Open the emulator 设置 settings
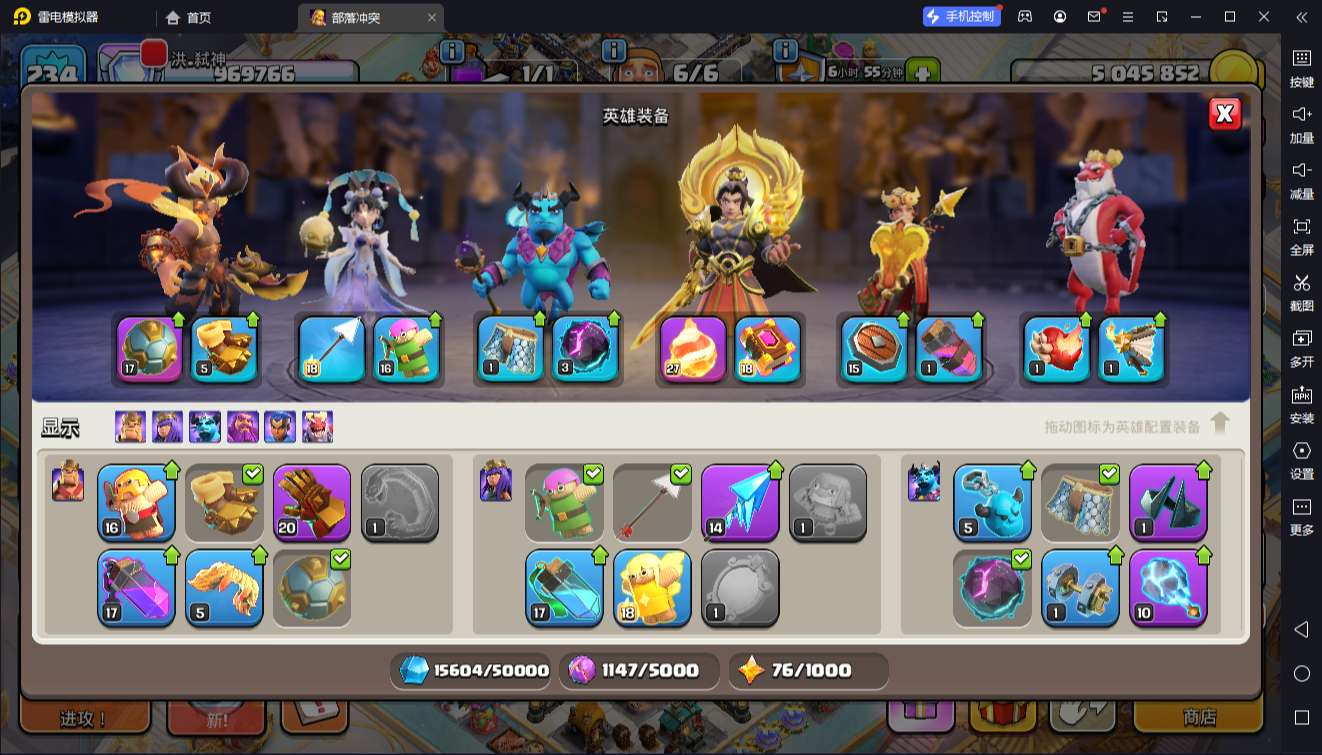The image size is (1322, 755). [x=1301, y=459]
